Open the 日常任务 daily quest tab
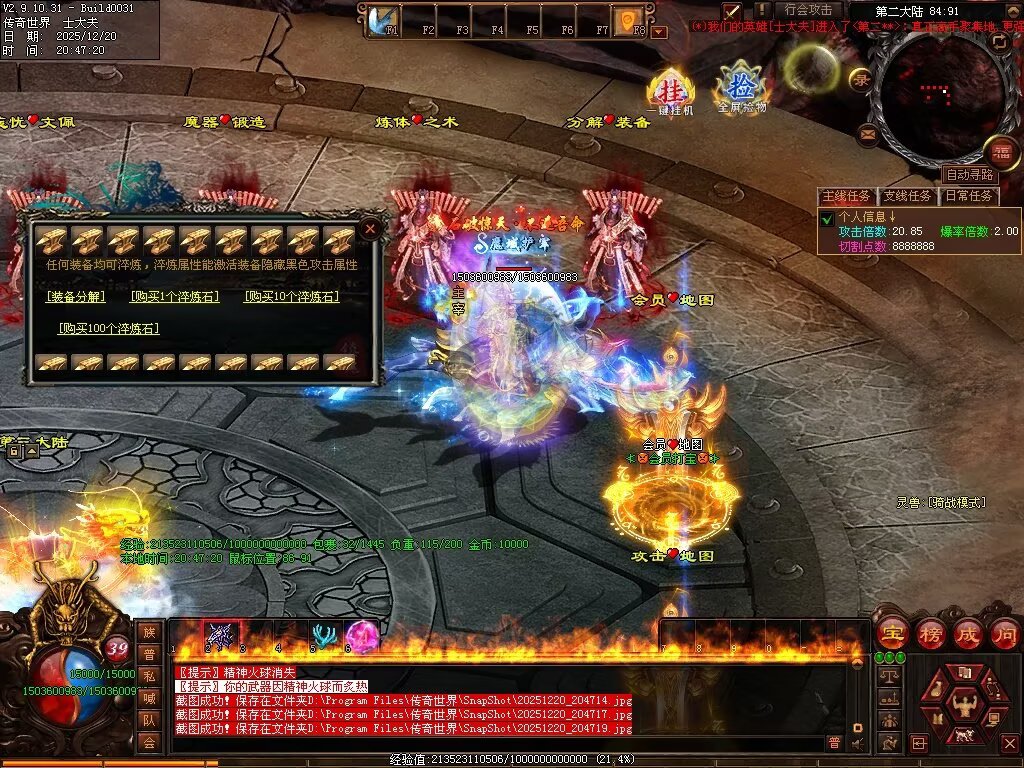Image resolution: width=1024 pixels, height=768 pixels. [x=970, y=196]
